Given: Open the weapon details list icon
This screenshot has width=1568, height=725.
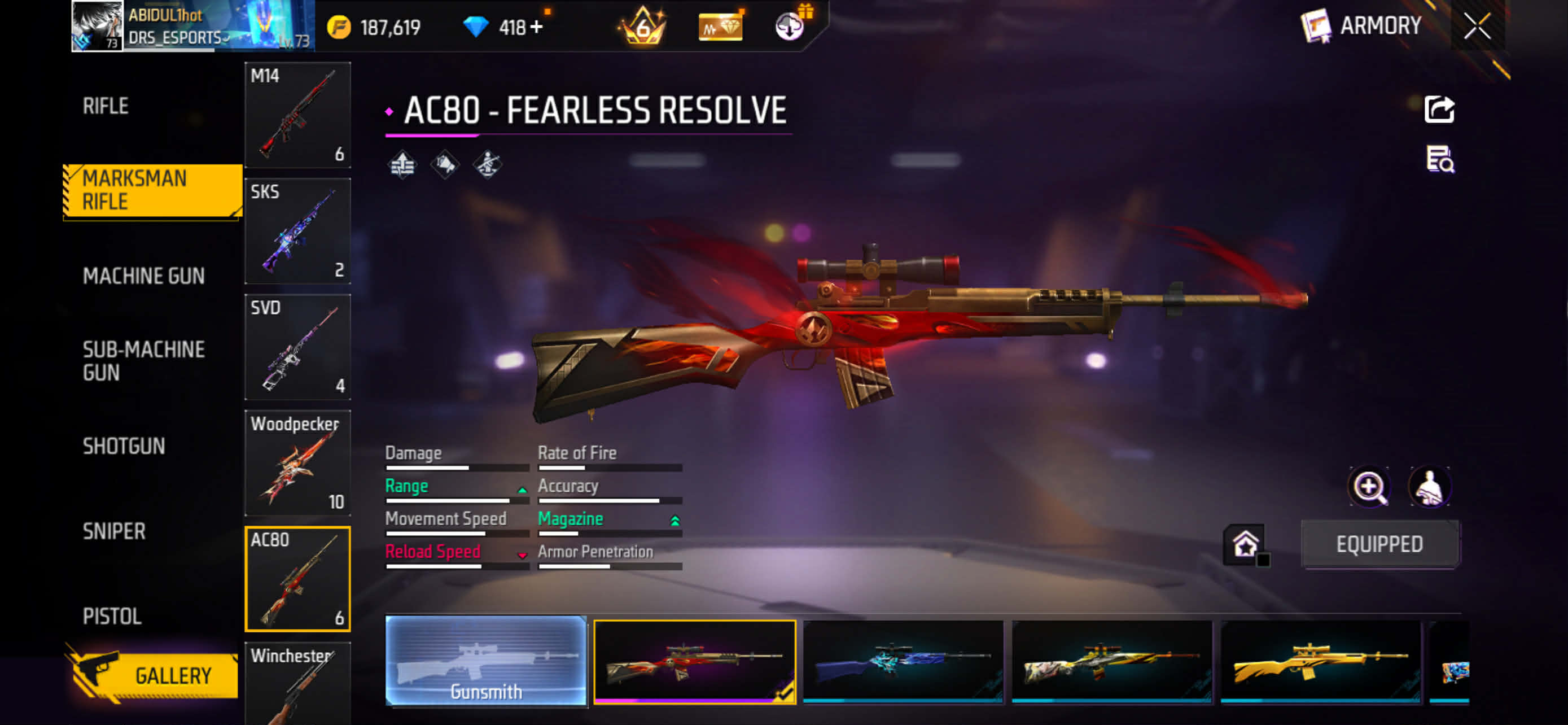Looking at the screenshot, I should [1439, 159].
